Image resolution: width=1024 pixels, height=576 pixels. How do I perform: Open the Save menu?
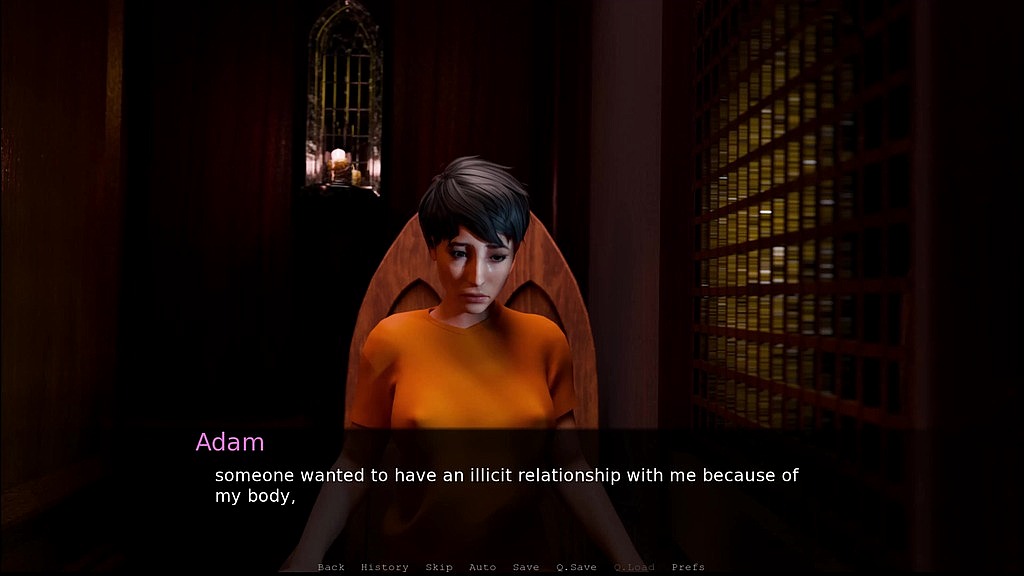tap(526, 567)
